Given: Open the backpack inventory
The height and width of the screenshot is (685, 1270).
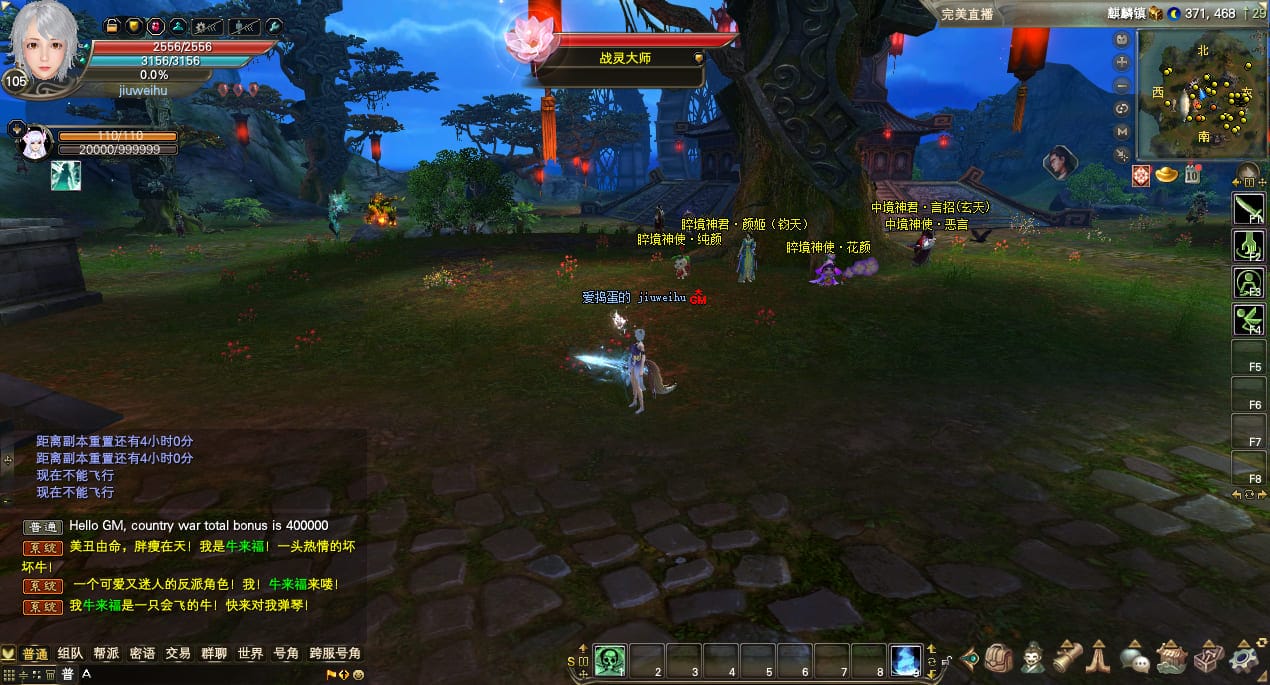Looking at the screenshot, I should 999,658.
